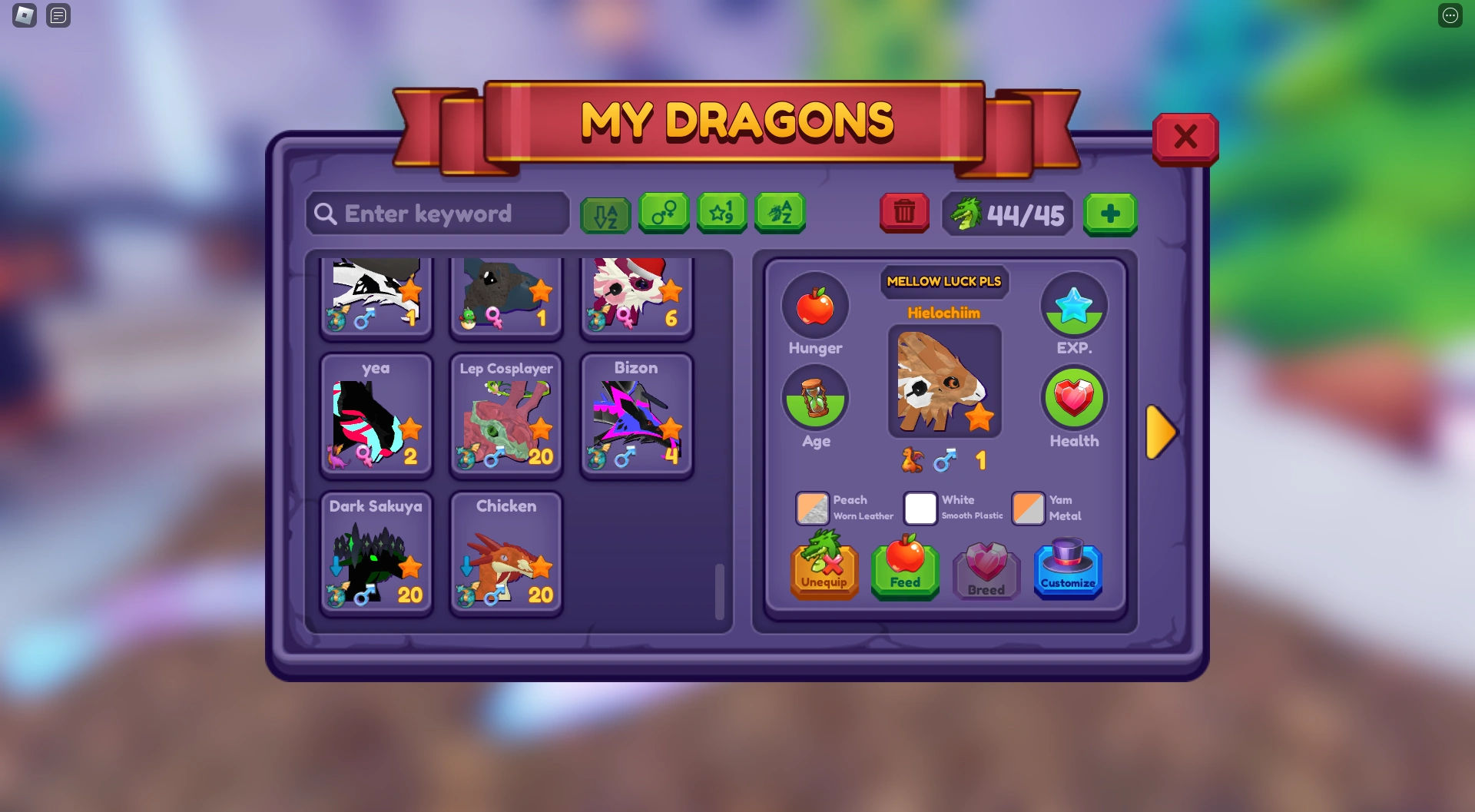Sort dragons by star level icon
The width and height of the screenshot is (1475, 812).
tap(722, 214)
